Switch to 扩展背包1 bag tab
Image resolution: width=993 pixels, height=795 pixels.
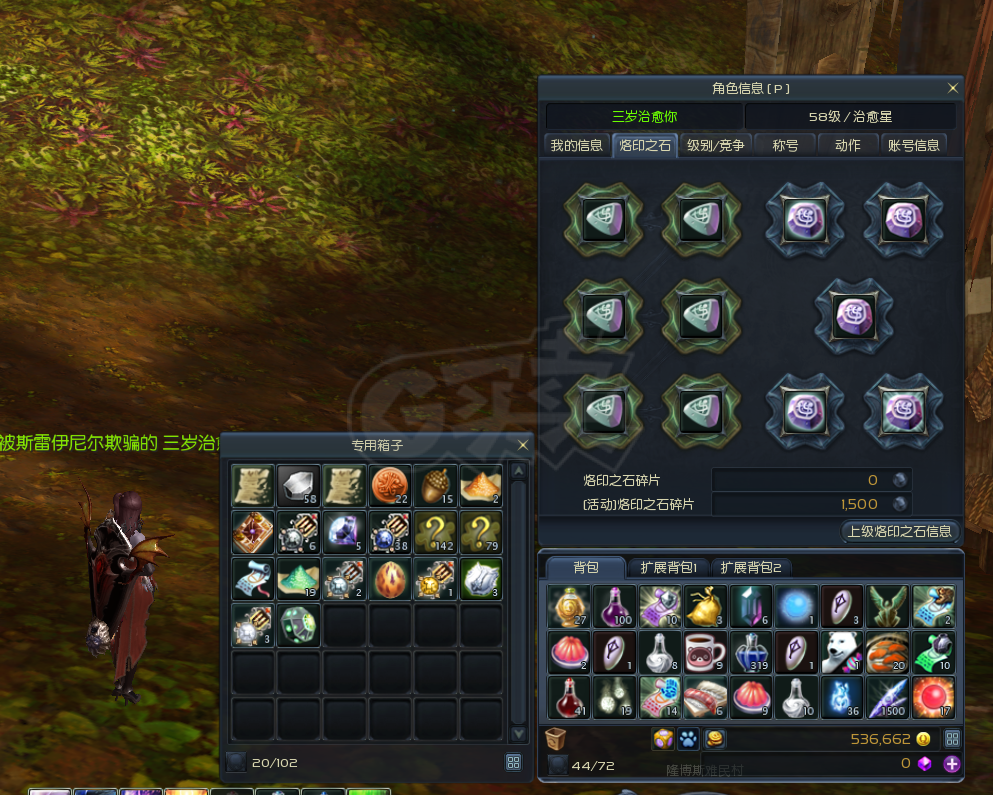pos(668,568)
